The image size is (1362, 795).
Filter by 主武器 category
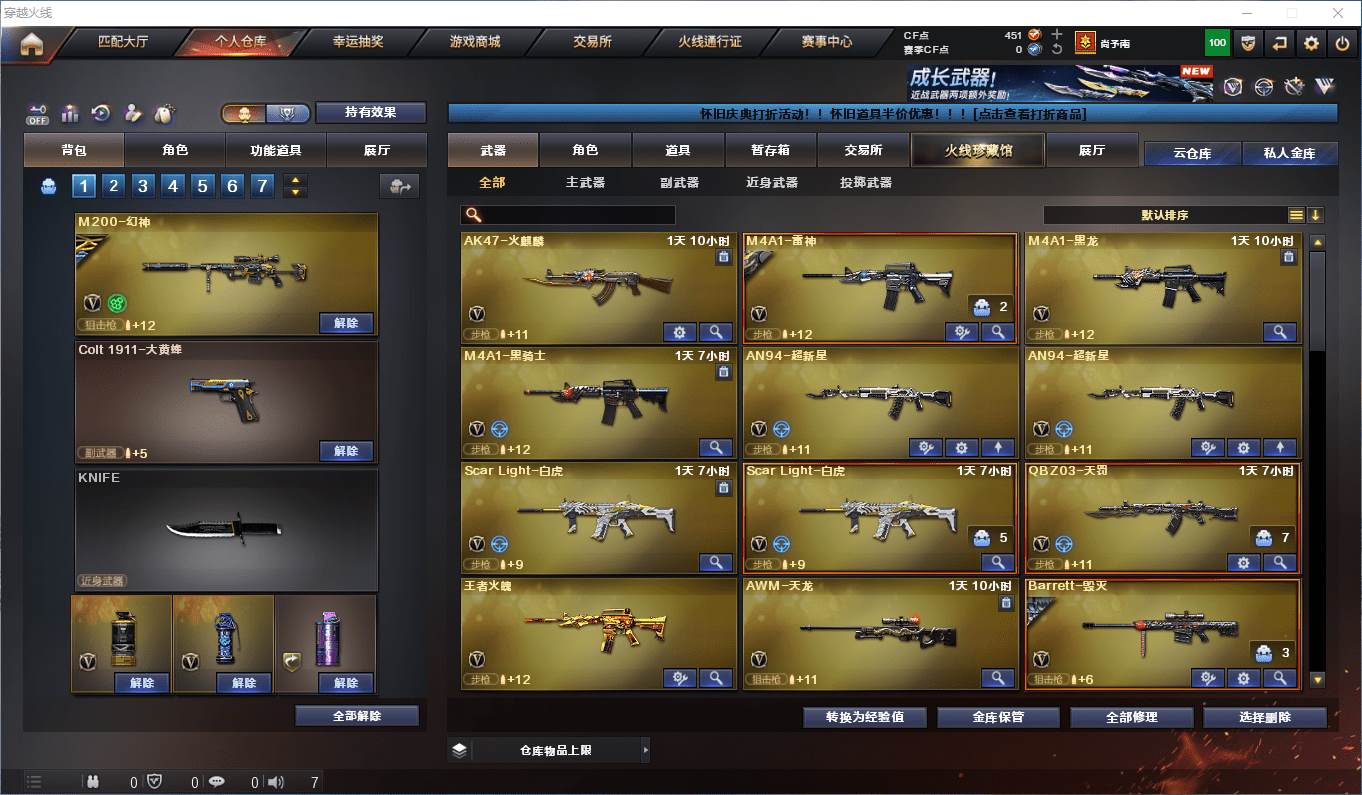(x=585, y=183)
